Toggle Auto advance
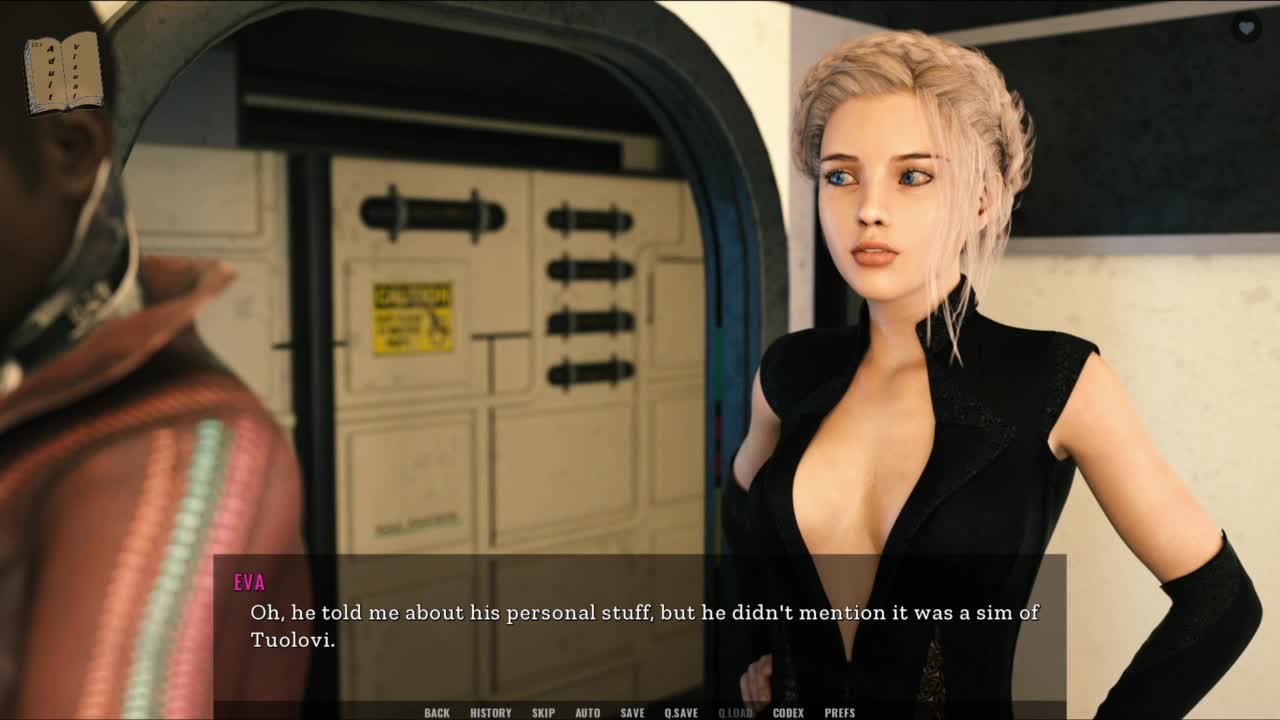Screen dimensions: 1280x720 tap(588, 713)
